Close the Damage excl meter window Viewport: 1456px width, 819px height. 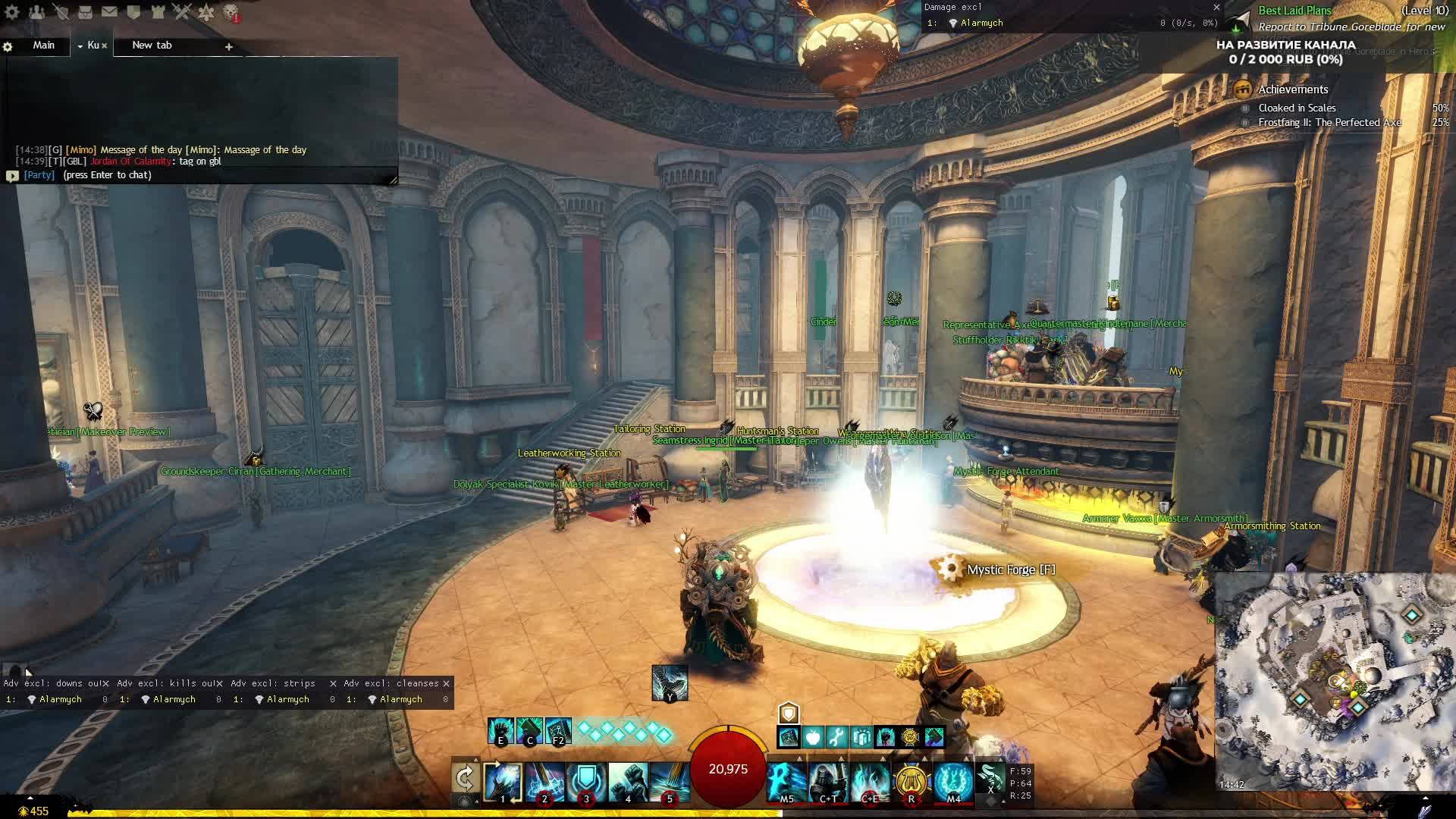(1217, 8)
